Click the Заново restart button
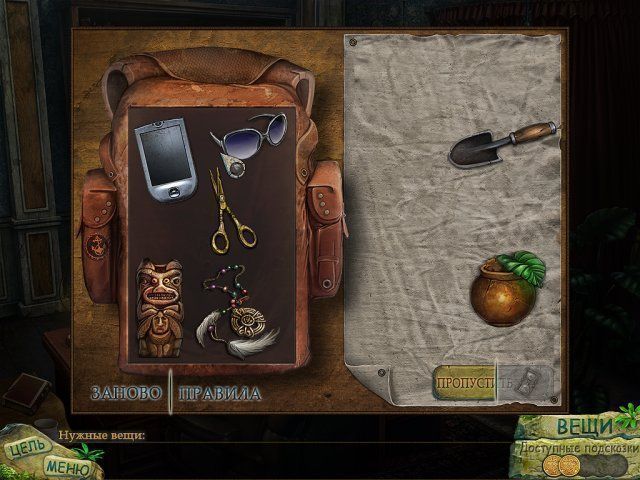The height and width of the screenshot is (480, 640). [124, 393]
